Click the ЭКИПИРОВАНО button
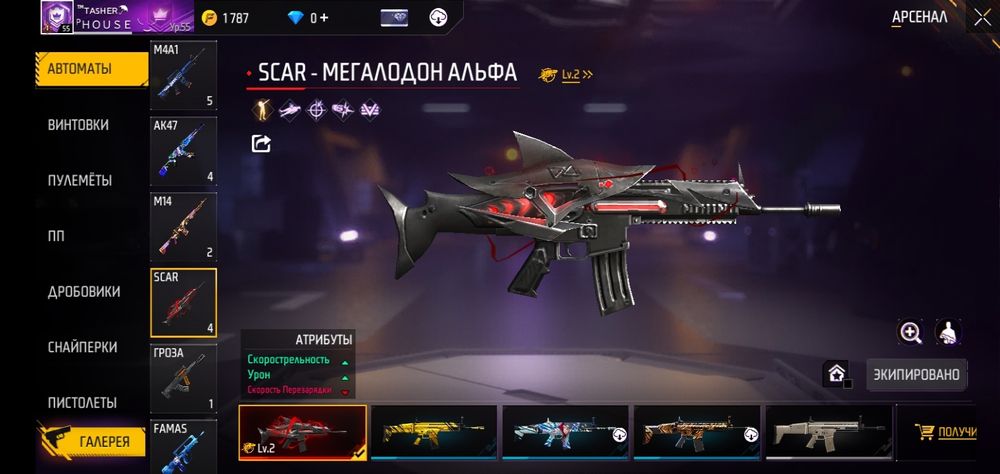 [916, 375]
